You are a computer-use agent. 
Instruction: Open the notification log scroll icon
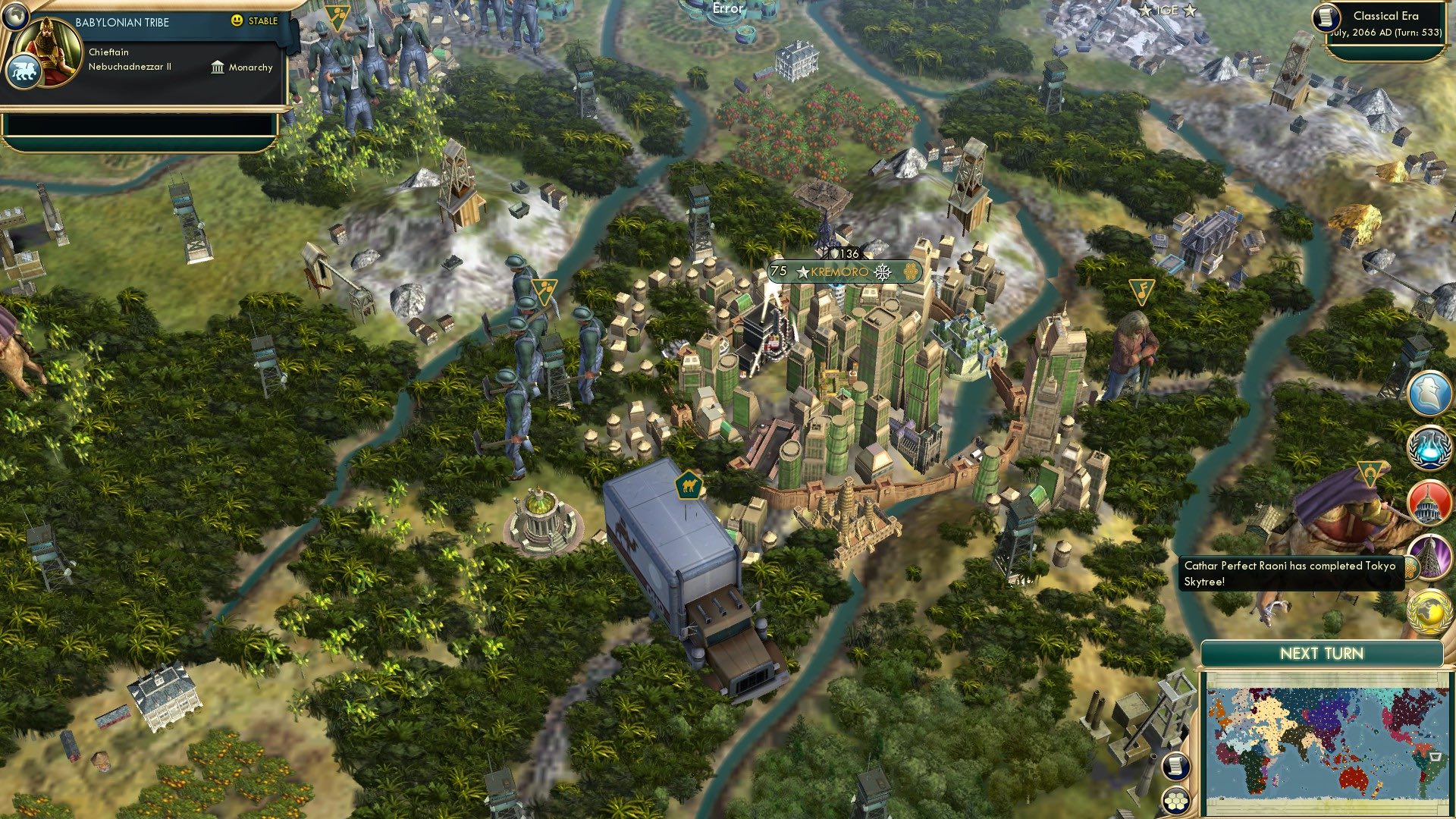point(1176,767)
